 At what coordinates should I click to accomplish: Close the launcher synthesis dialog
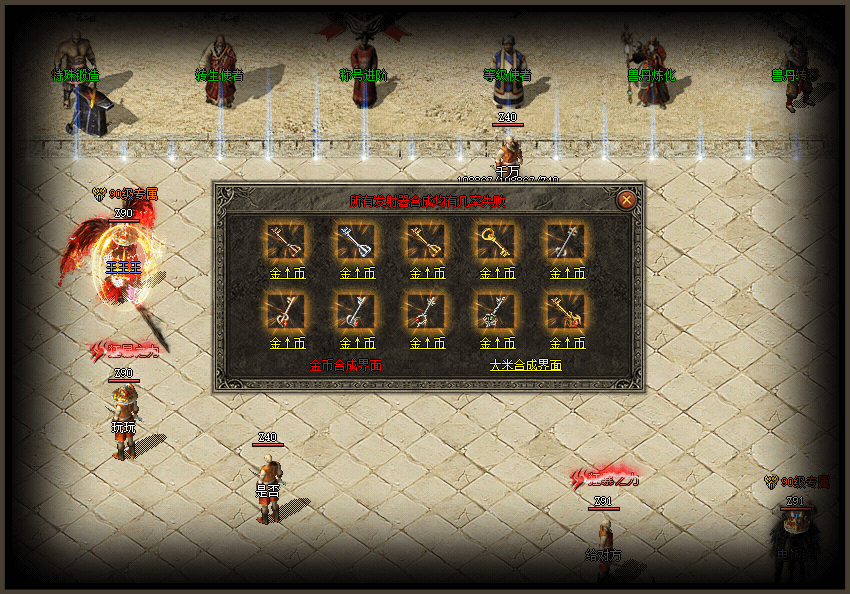[x=627, y=200]
